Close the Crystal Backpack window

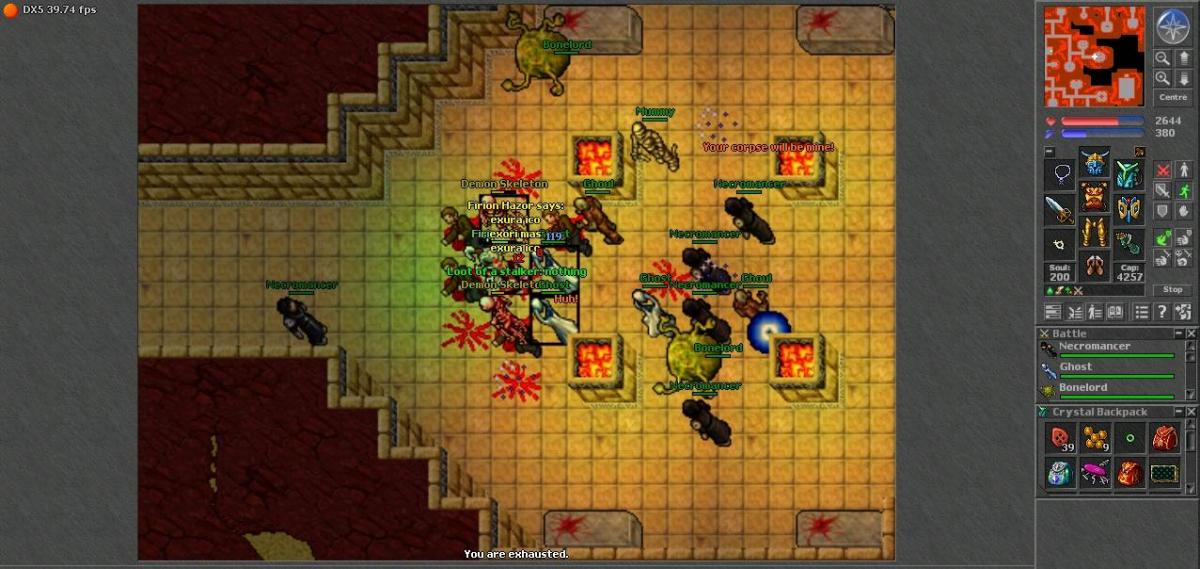coord(1190,412)
